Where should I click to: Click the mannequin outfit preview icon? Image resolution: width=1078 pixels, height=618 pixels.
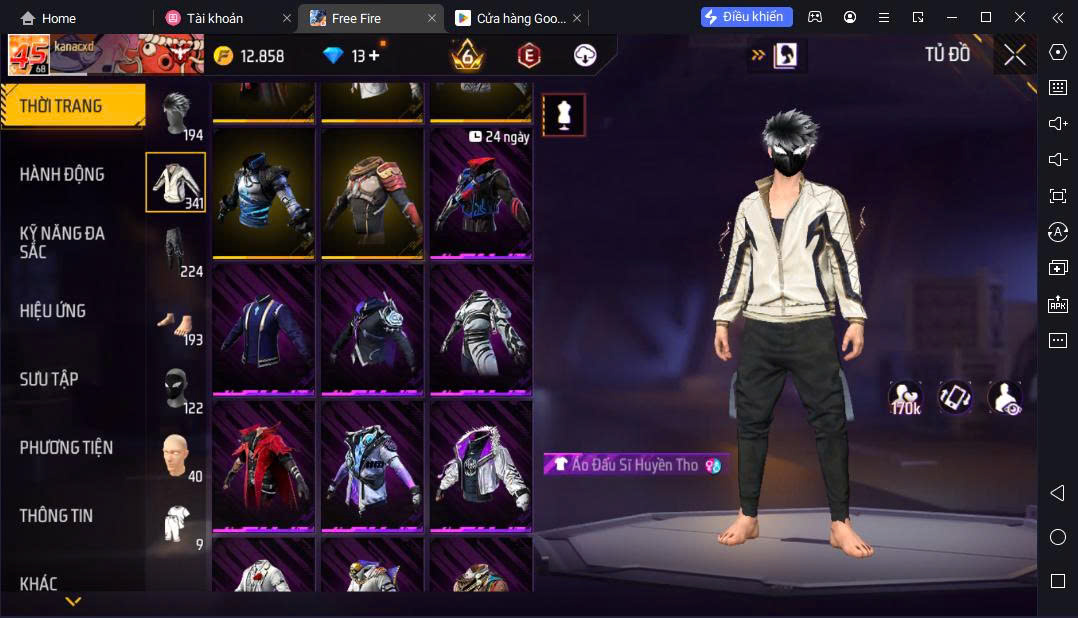(x=564, y=115)
